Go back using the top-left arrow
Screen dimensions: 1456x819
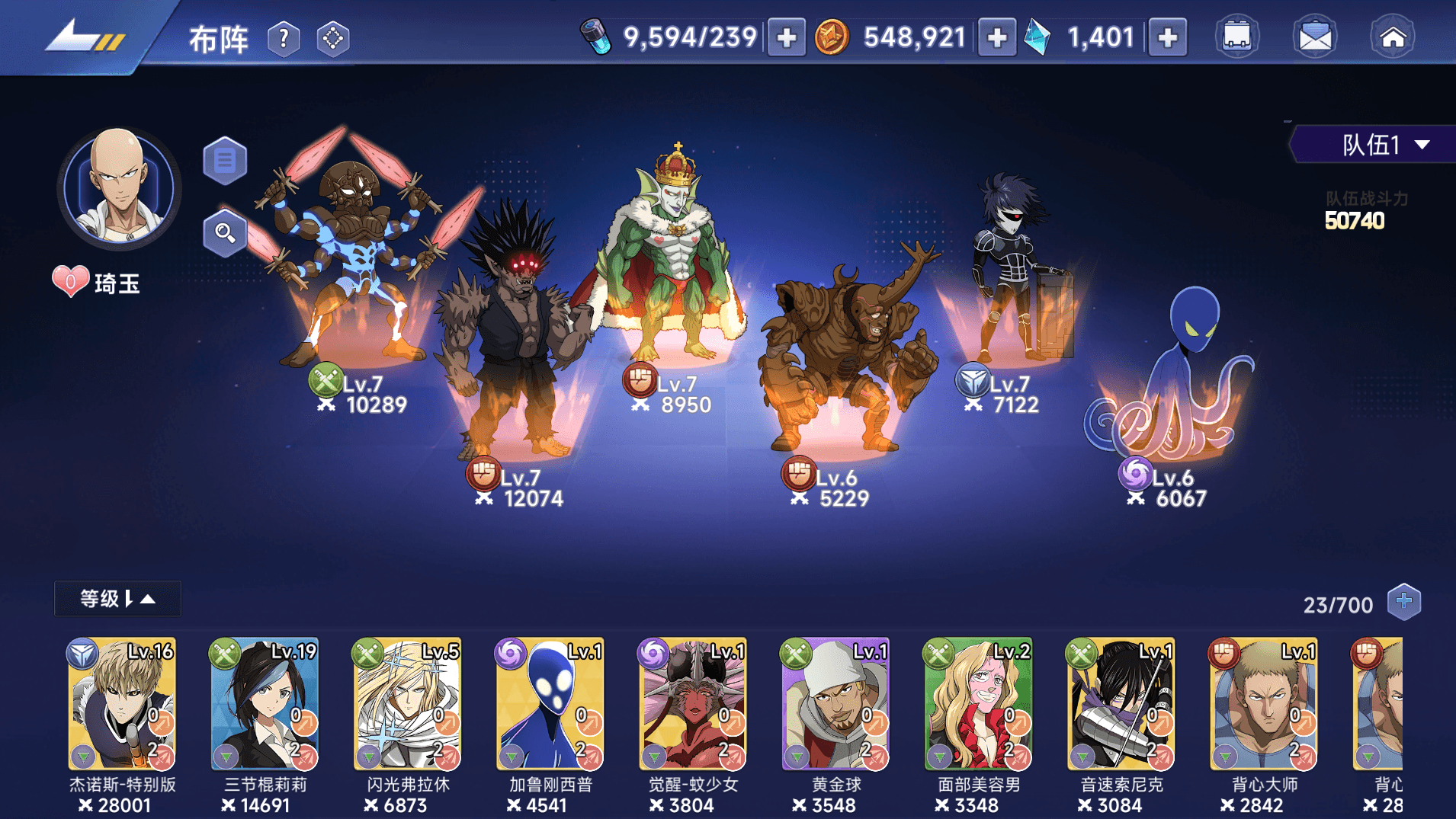(82, 36)
